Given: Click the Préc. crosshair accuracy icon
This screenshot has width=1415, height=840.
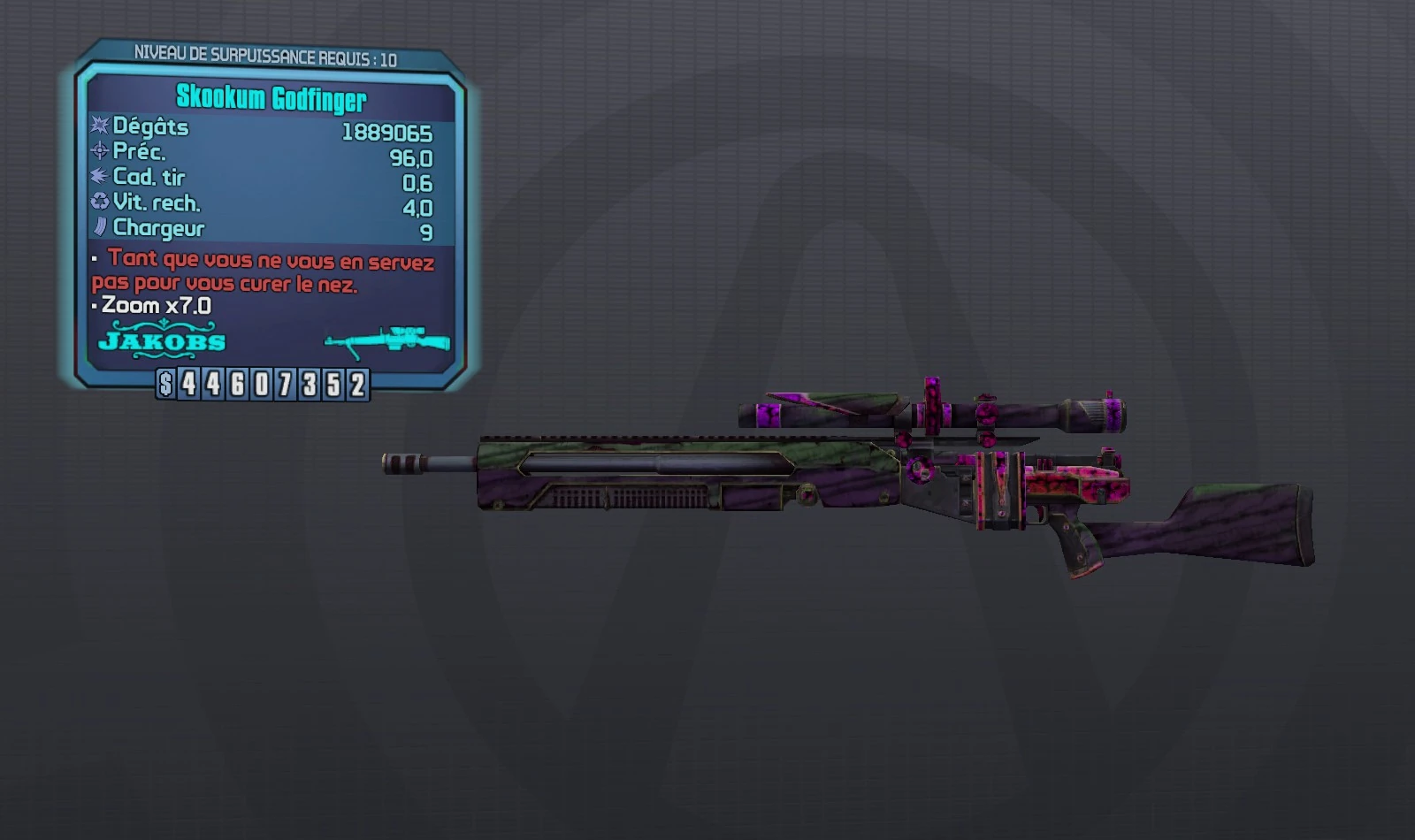Looking at the screenshot, I should pyautogui.click(x=100, y=152).
